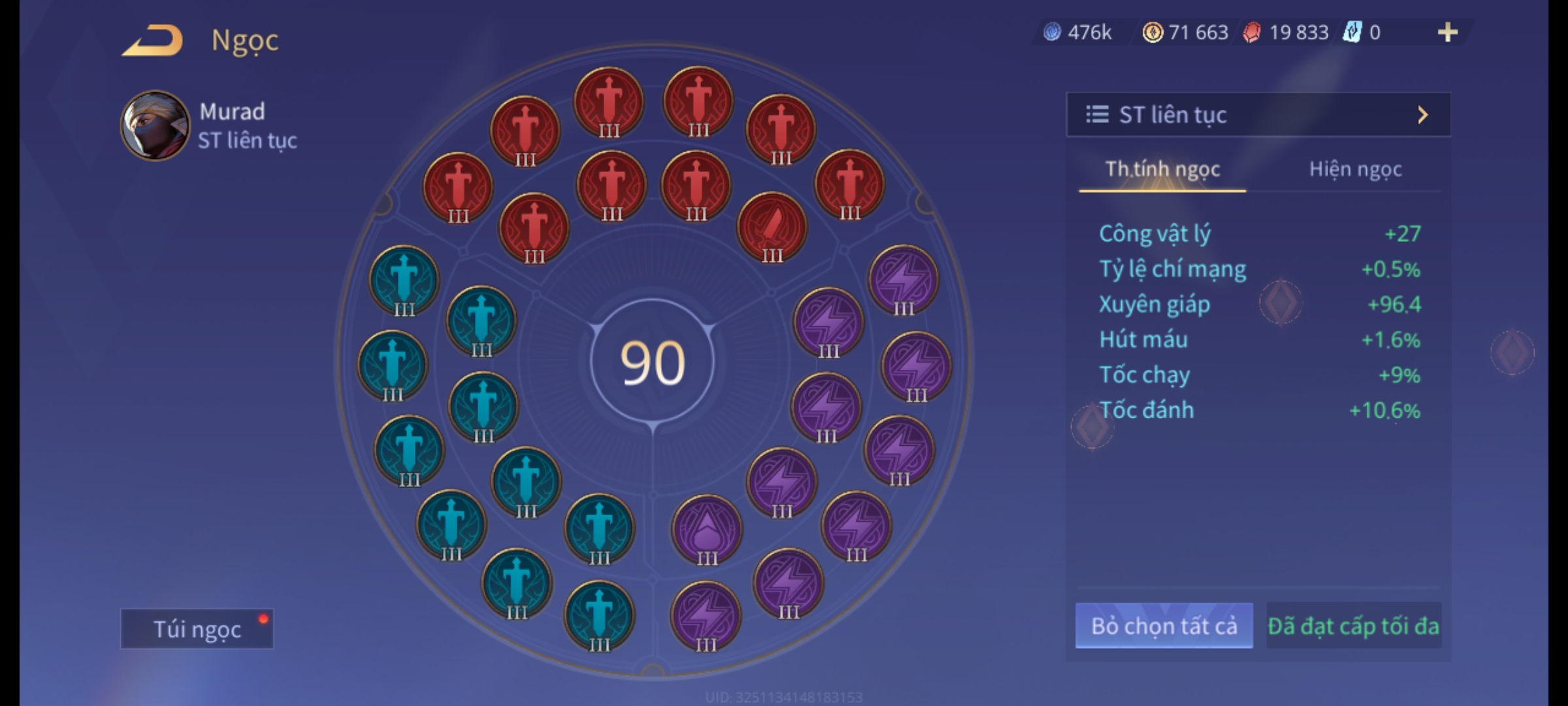Click the Đã đạt cấp tối đa button
The height and width of the screenshot is (706, 1568).
[x=1353, y=626]
